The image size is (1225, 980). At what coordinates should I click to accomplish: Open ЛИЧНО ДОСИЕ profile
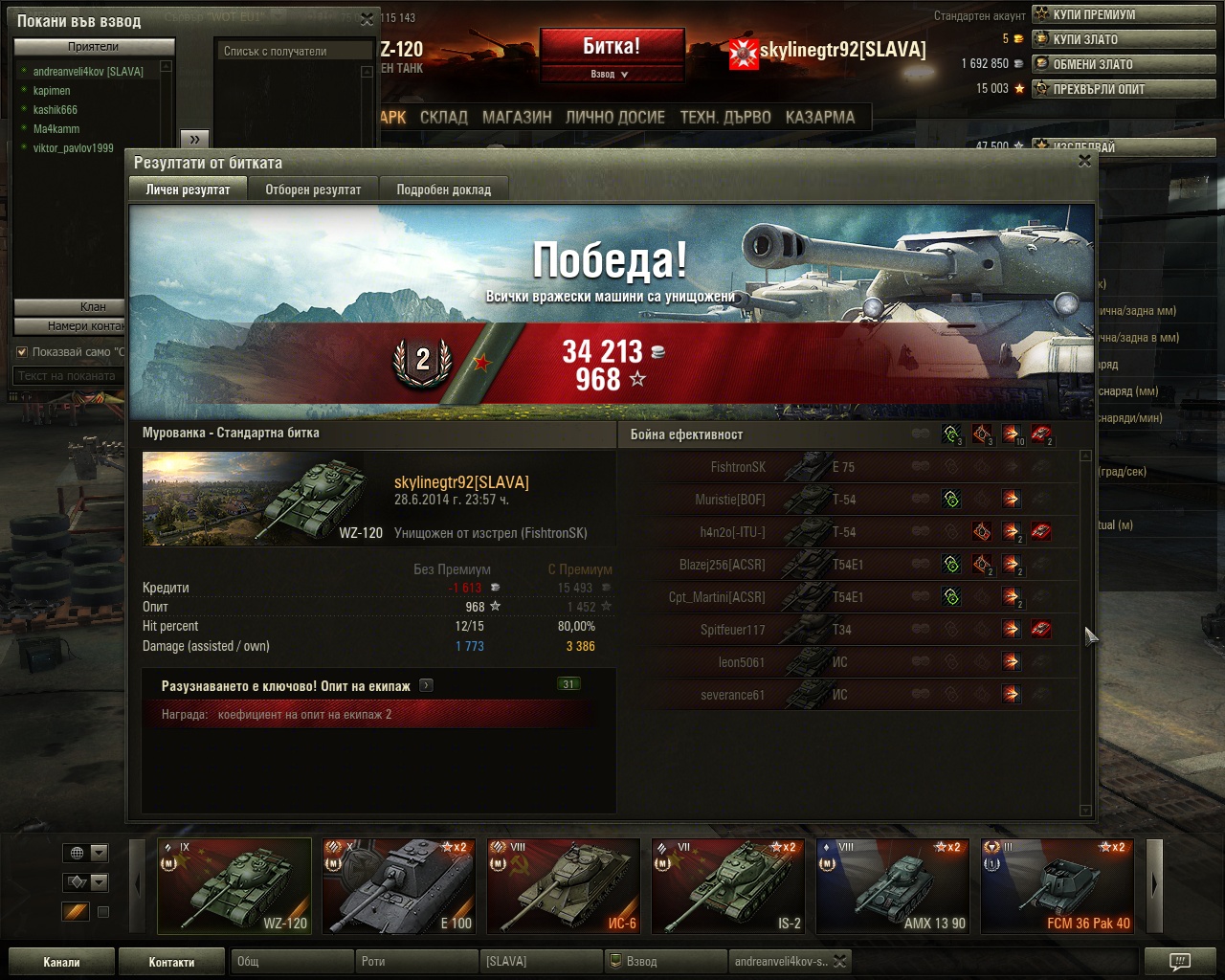point(614,118)
